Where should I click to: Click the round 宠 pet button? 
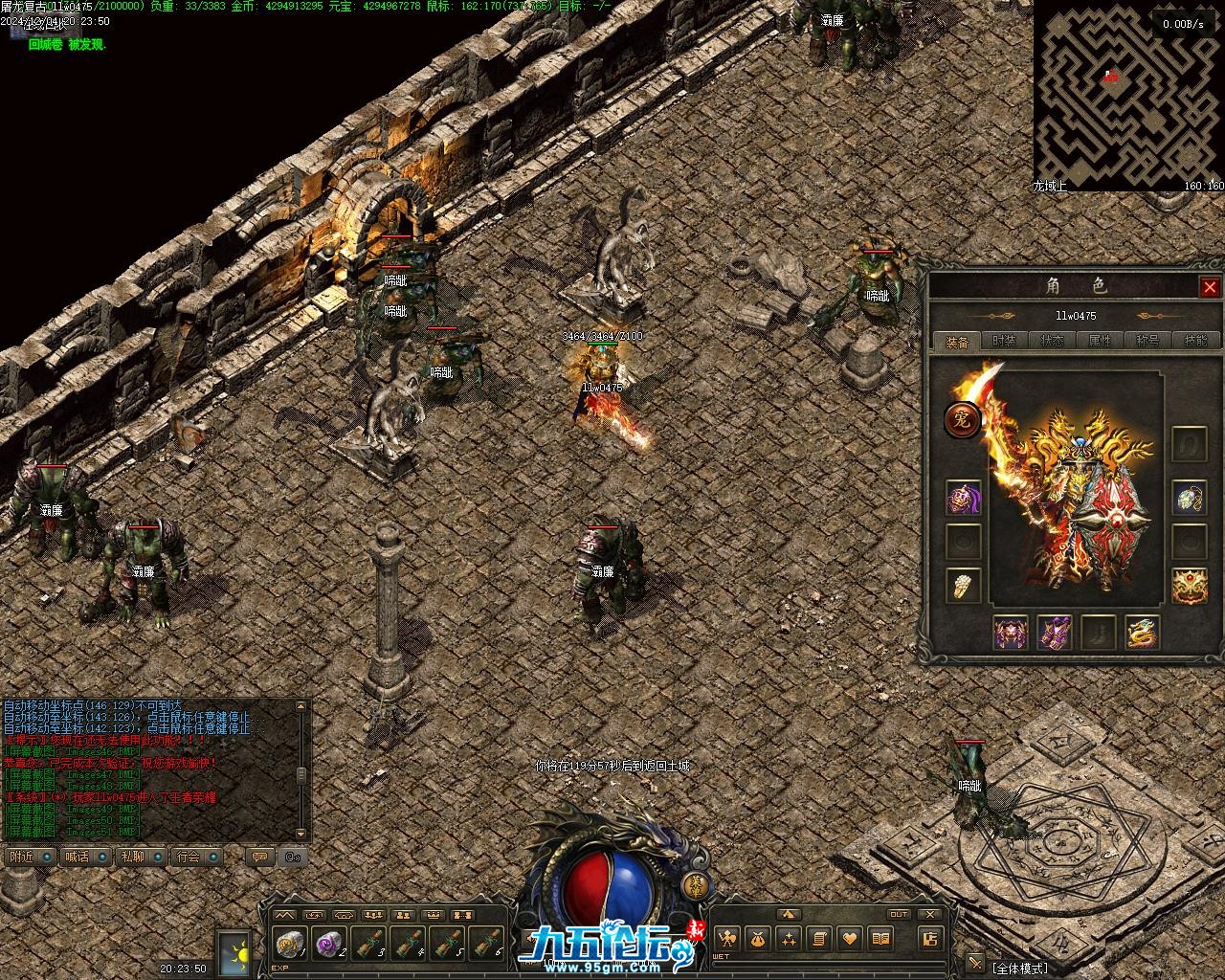961,419
